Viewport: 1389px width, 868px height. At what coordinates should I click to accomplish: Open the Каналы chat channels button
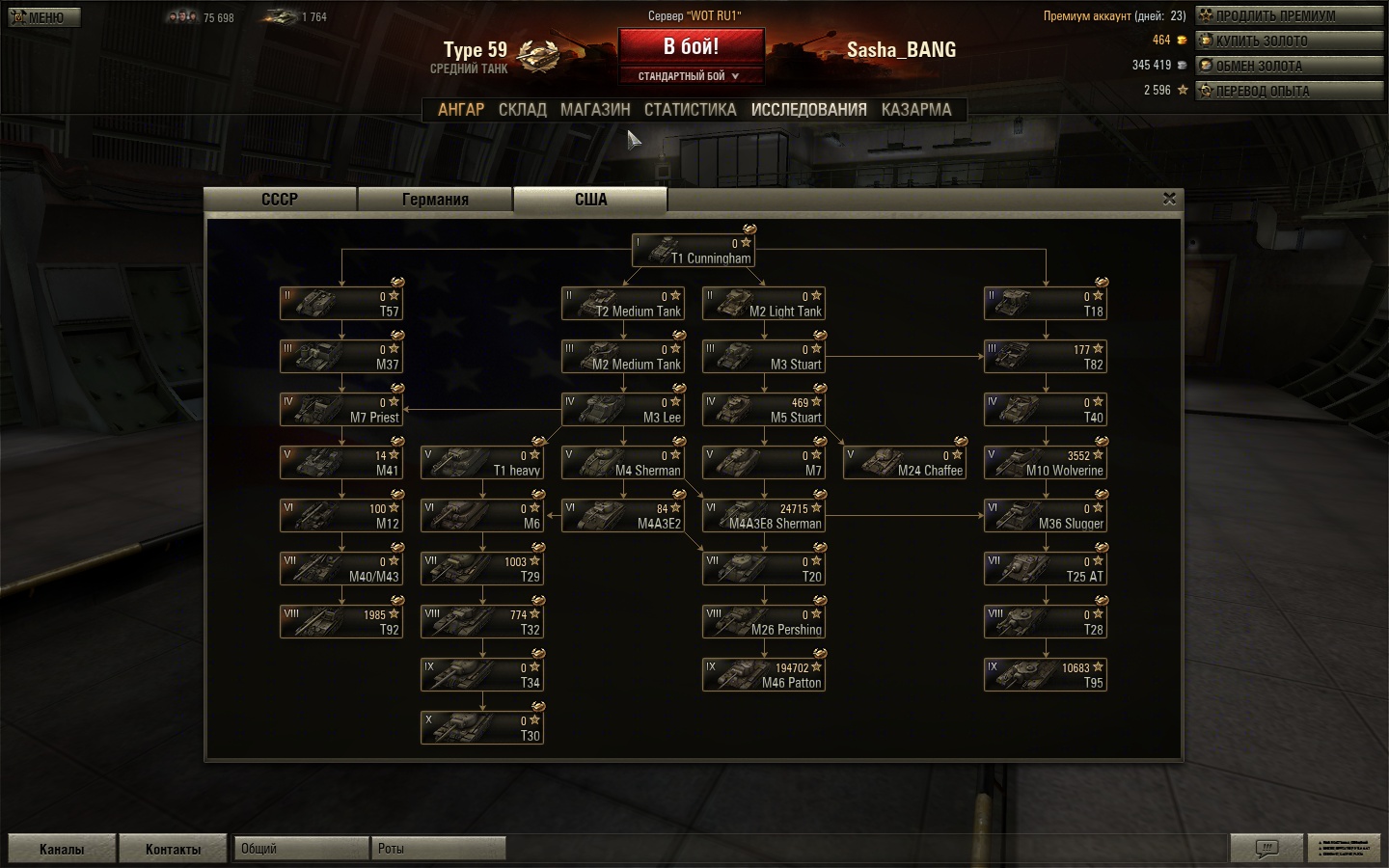click(62, 849)
